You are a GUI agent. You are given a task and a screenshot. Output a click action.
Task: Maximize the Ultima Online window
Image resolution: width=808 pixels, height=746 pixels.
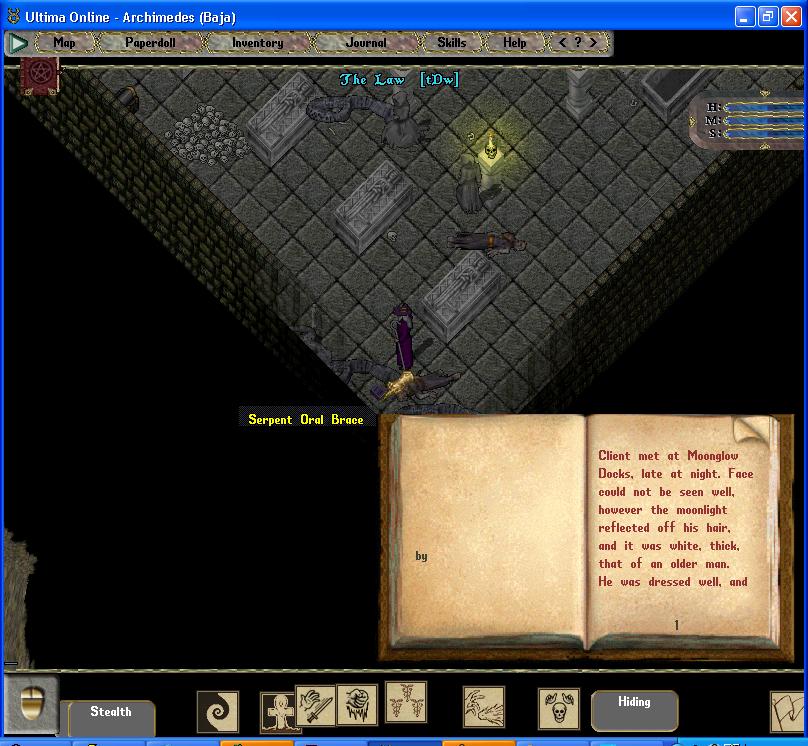coord(768,16)
